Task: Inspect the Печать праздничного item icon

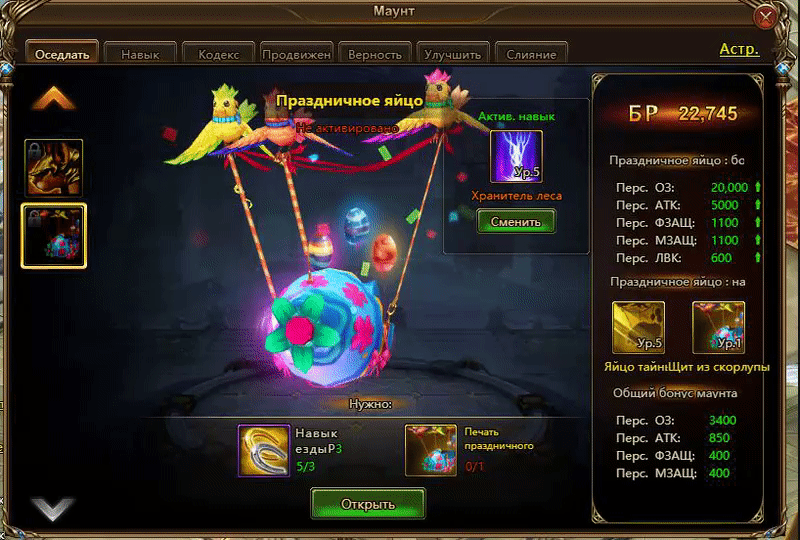Action: 431,450
